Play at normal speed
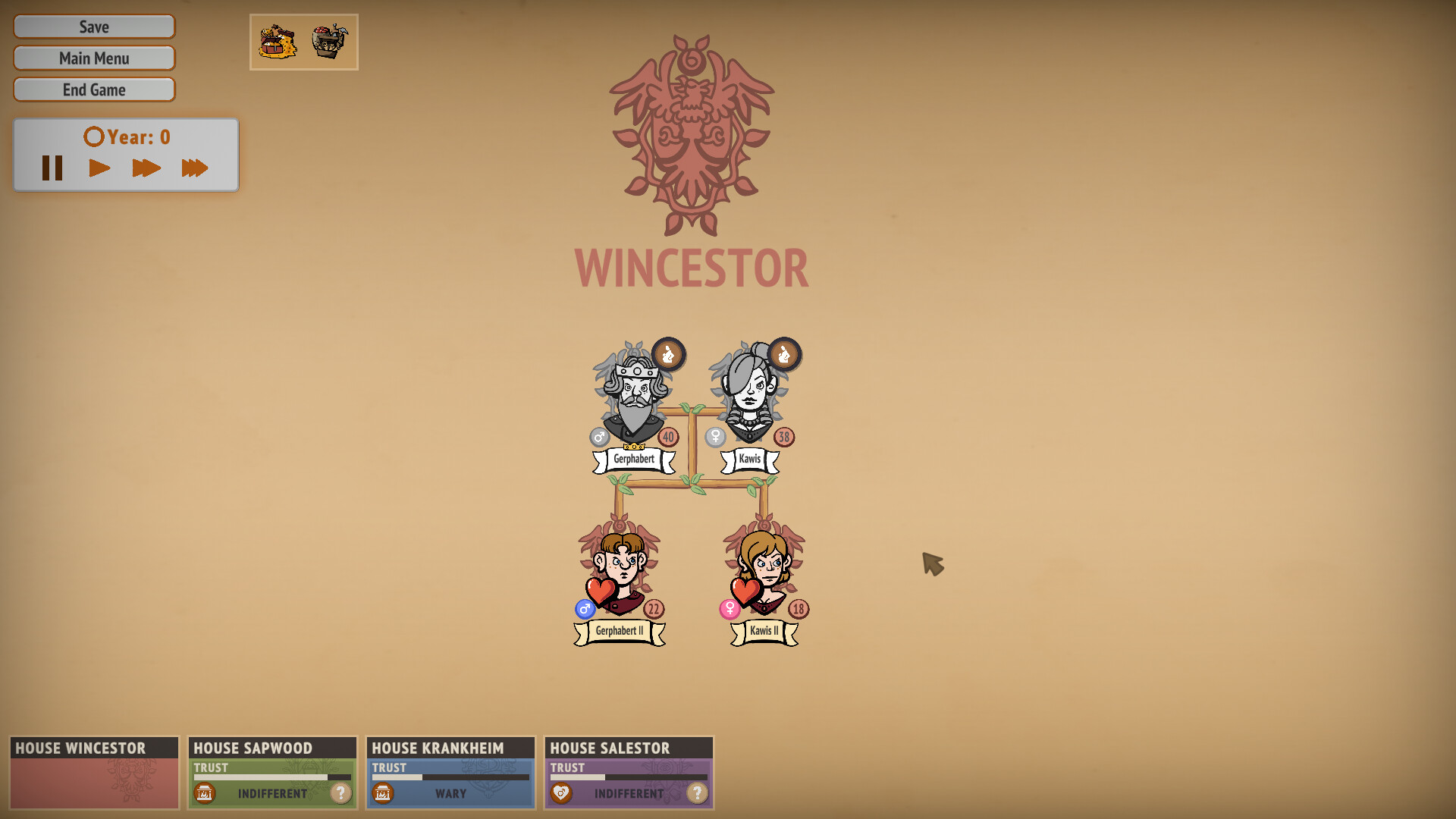This screenshot has width=1456, height=819. point(99,168)
